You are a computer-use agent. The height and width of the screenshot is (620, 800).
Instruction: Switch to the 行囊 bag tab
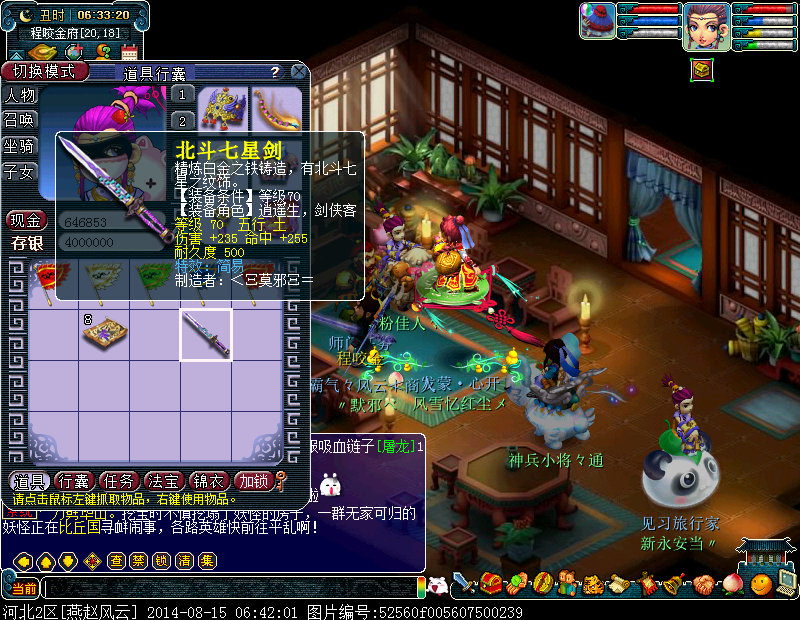coord(73,480)
